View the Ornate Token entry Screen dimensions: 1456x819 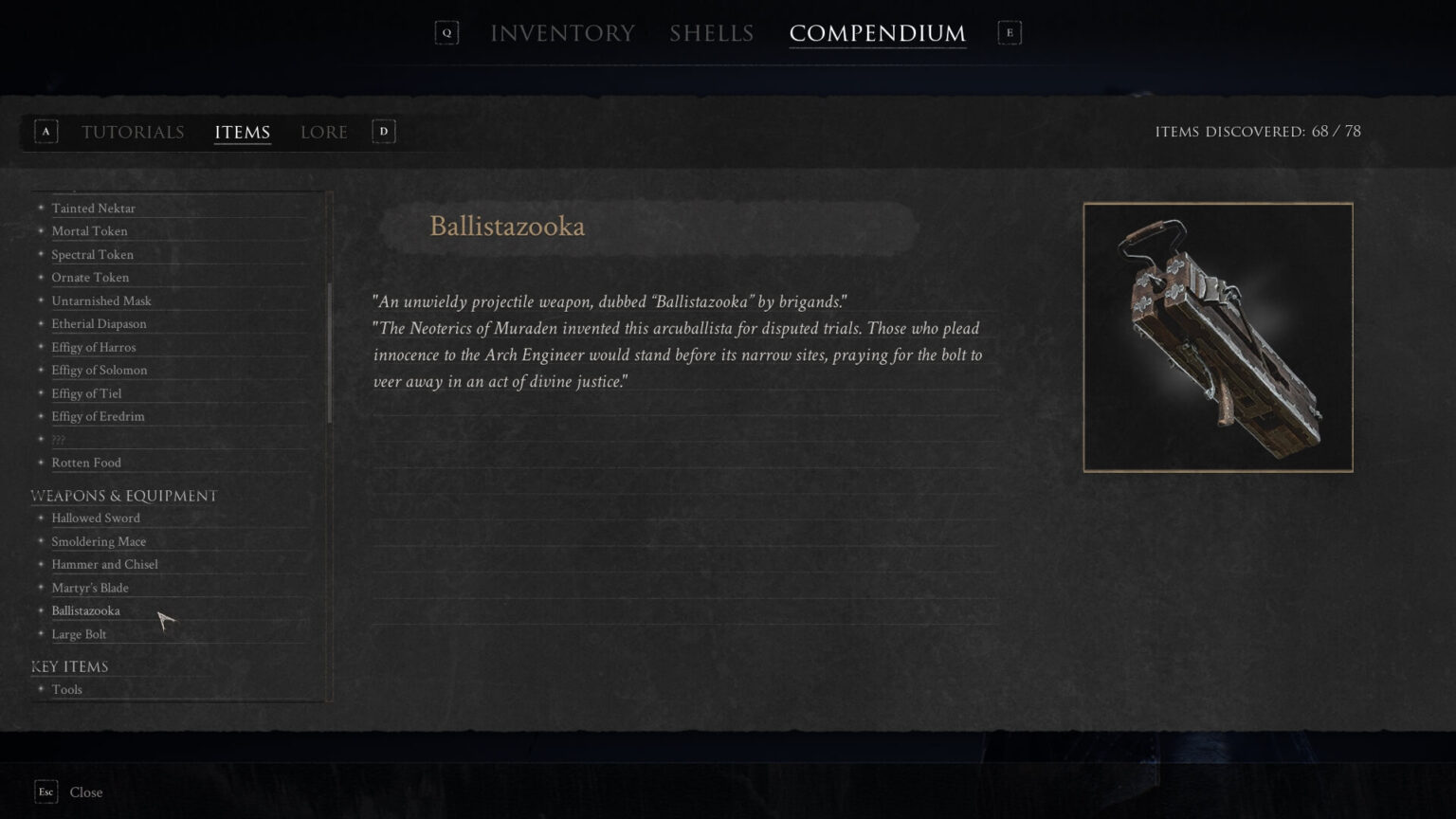pyautogui.click(x=90, y=278)
